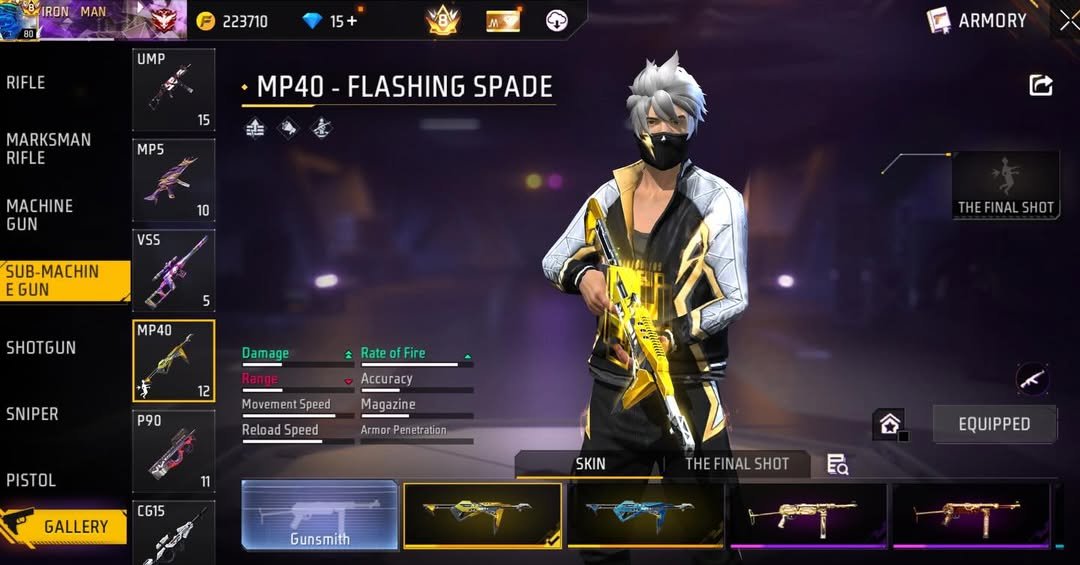This screenshot has height=565, width=1080.
Task: Pick the VSS weapon thumbnail
Action: pyautogui.click(x=173, y=270)
